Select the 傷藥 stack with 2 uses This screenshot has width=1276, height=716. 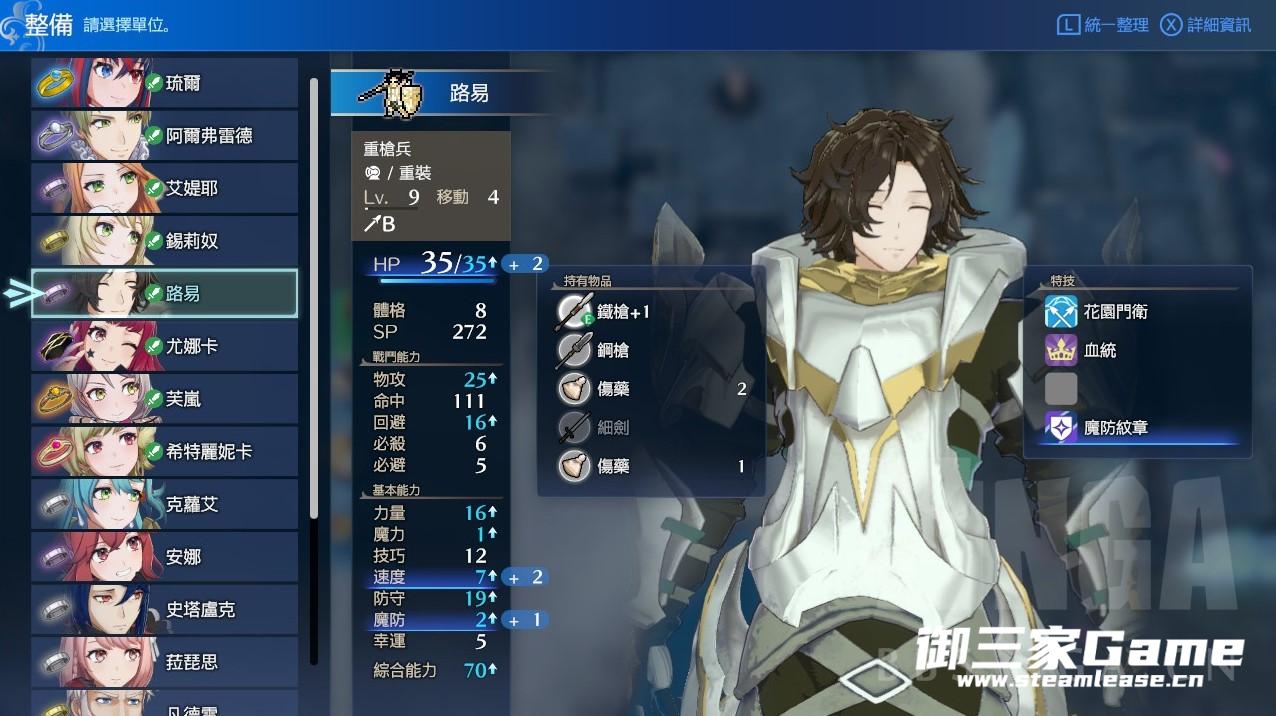(650, 389)
